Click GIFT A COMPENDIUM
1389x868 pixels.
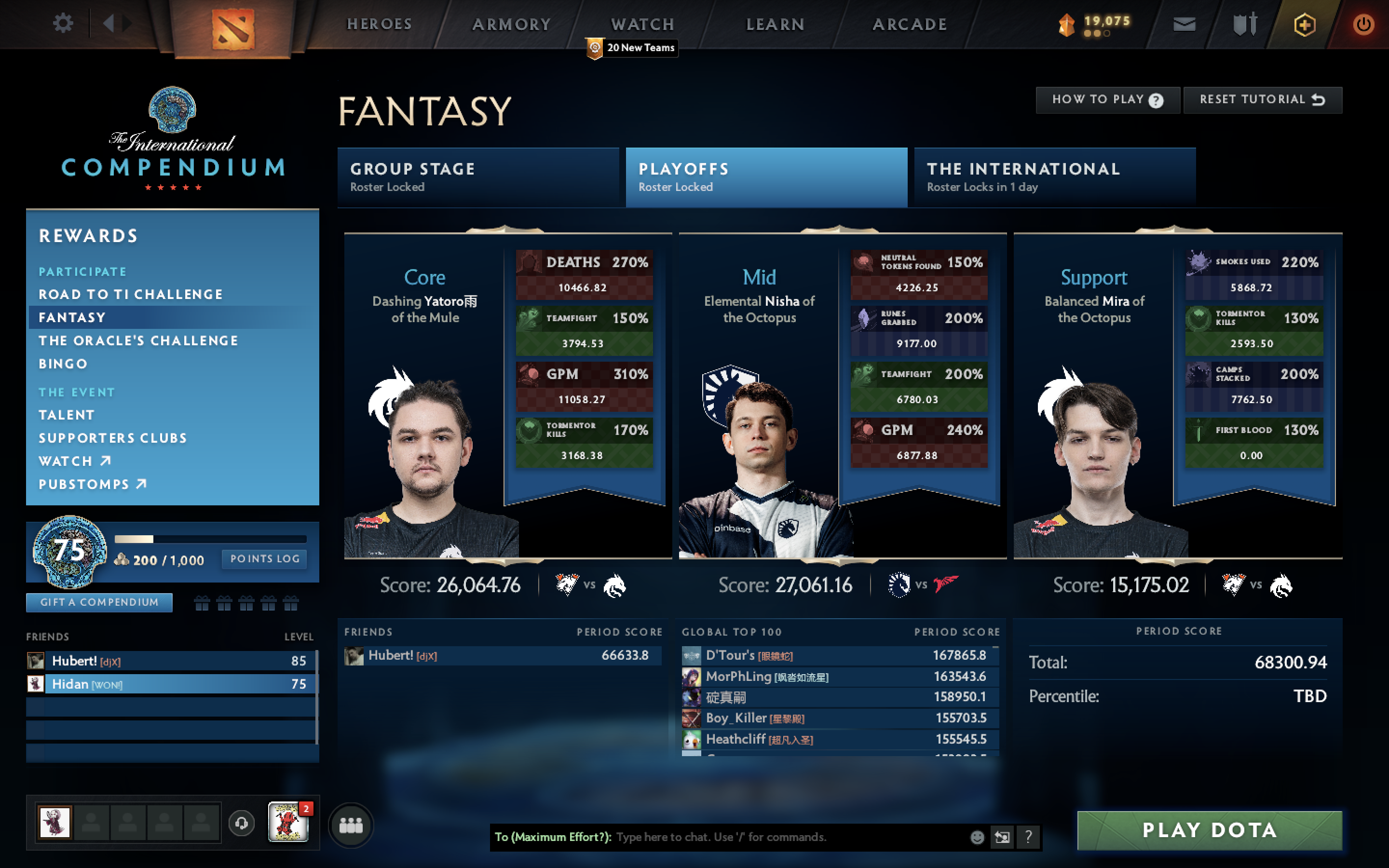click(99, 602)
